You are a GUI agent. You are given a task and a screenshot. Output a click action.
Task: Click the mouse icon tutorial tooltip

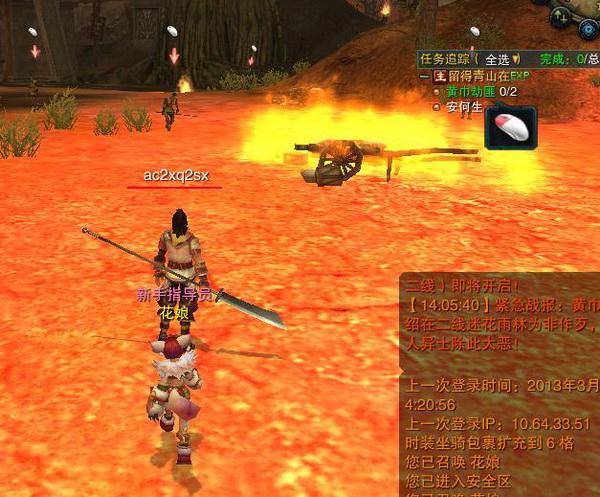tap(511, 128)
